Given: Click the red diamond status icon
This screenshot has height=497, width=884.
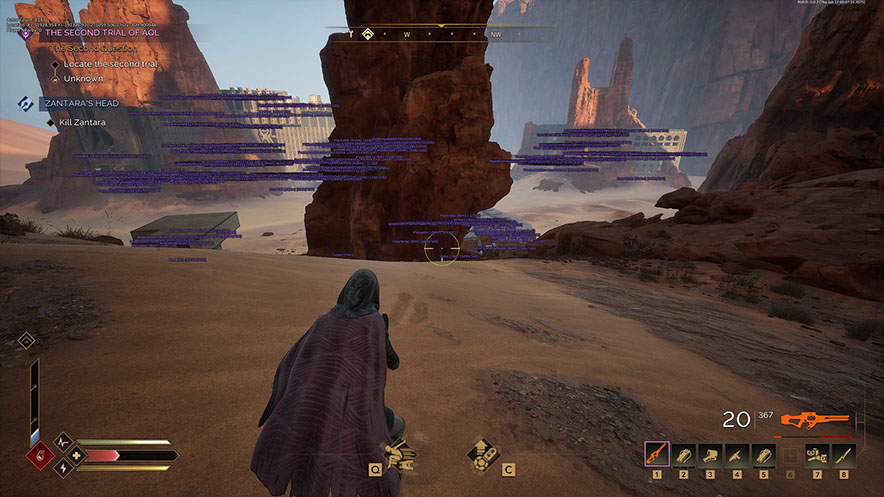Looking at the screenshot, I should pyautogui.click(x=41, y=455).
